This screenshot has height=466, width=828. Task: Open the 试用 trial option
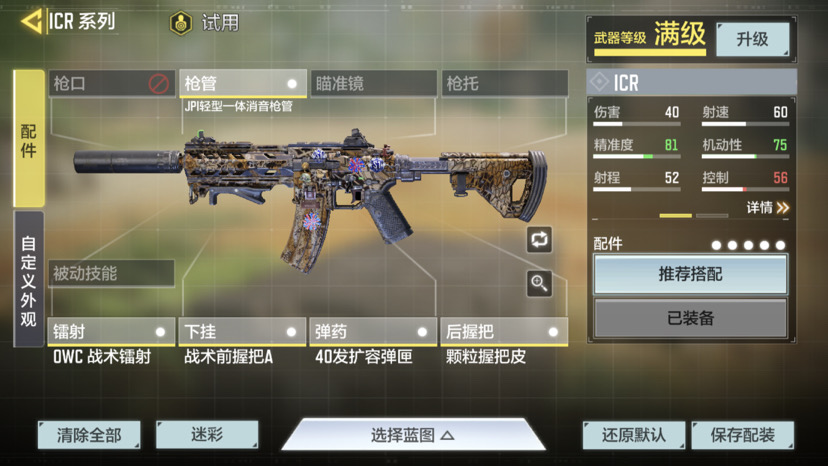206,22
